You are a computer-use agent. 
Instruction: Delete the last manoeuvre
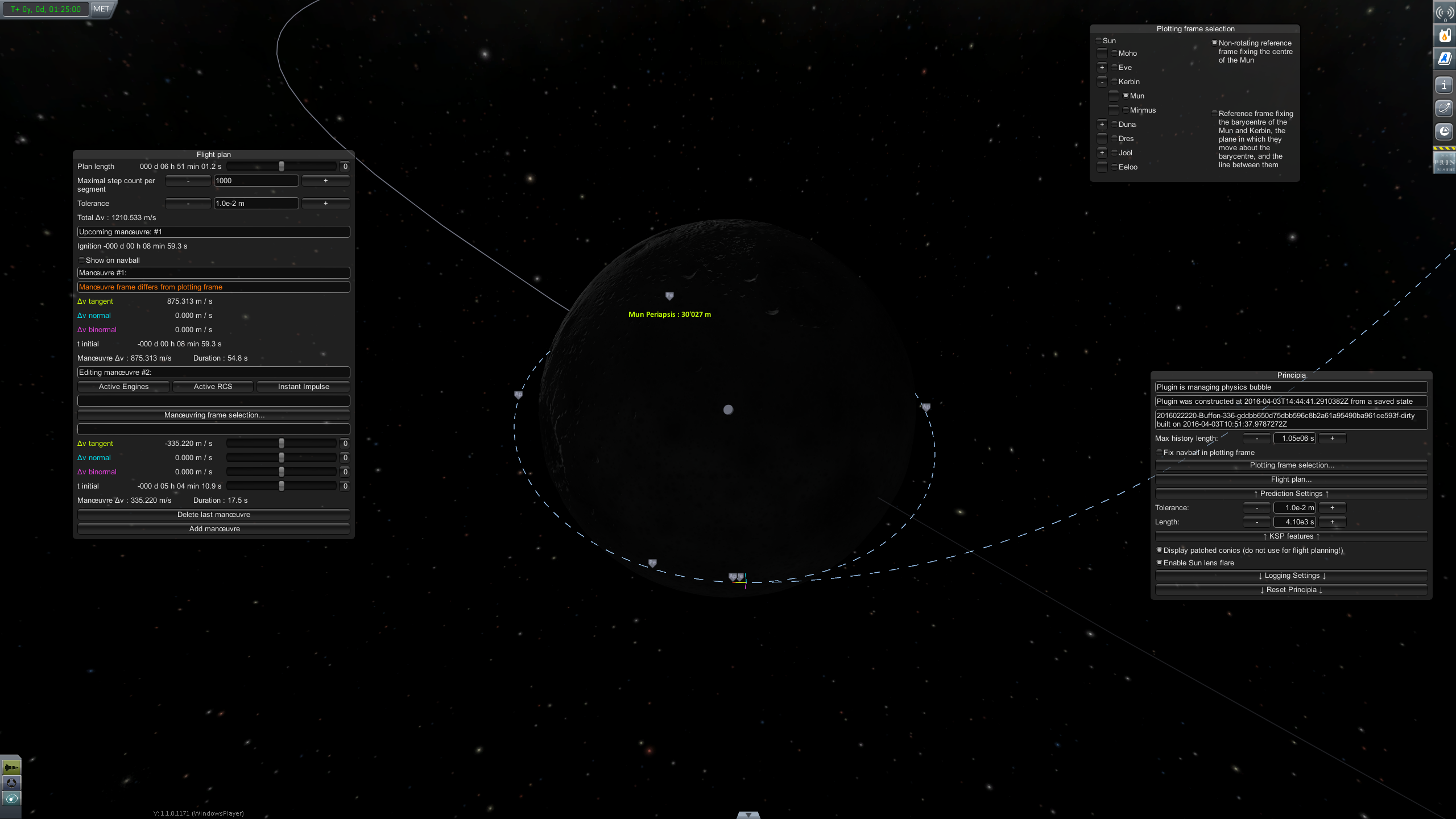click(x=214, y=515)
